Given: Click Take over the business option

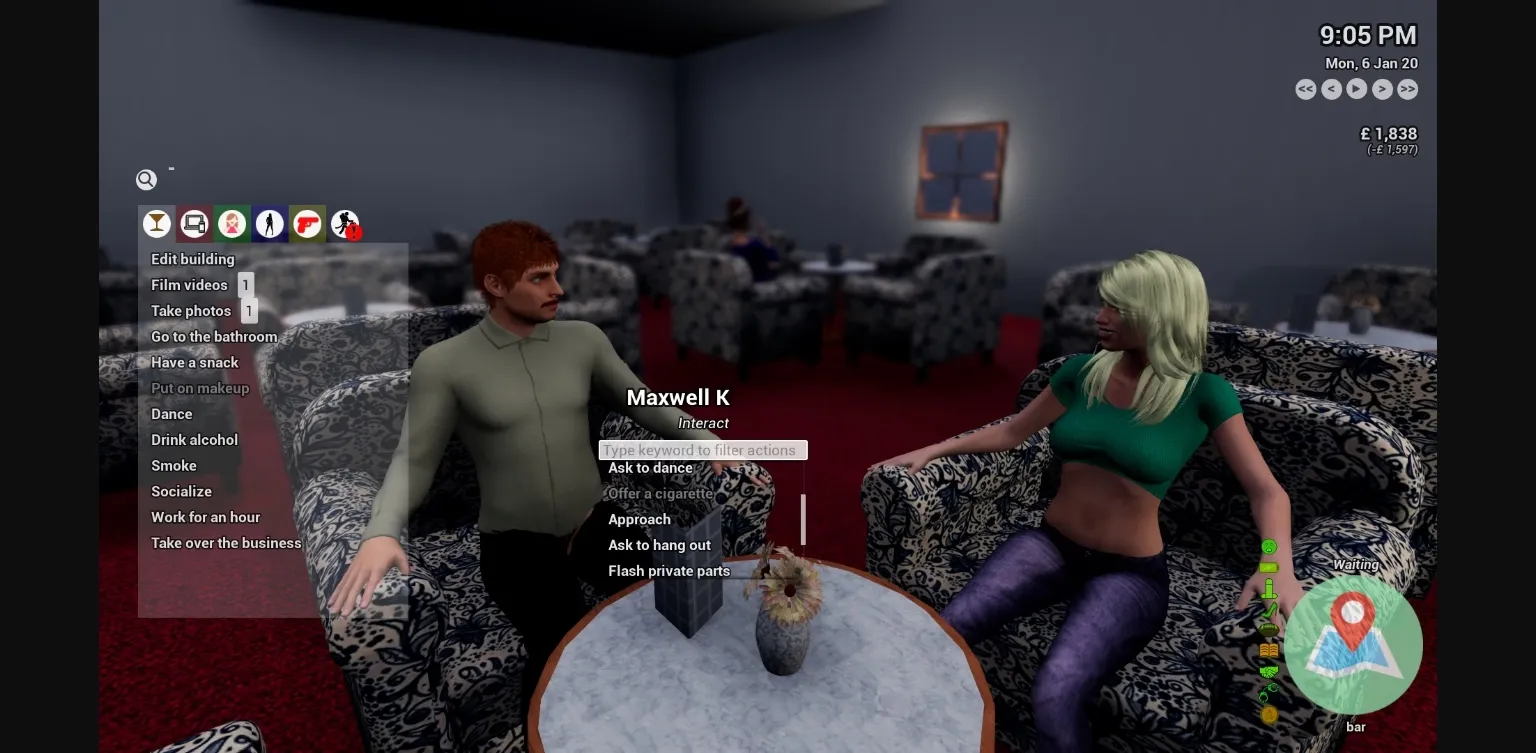Looking at the screenshot, I should pyautogui.click(x=226, y=542).
